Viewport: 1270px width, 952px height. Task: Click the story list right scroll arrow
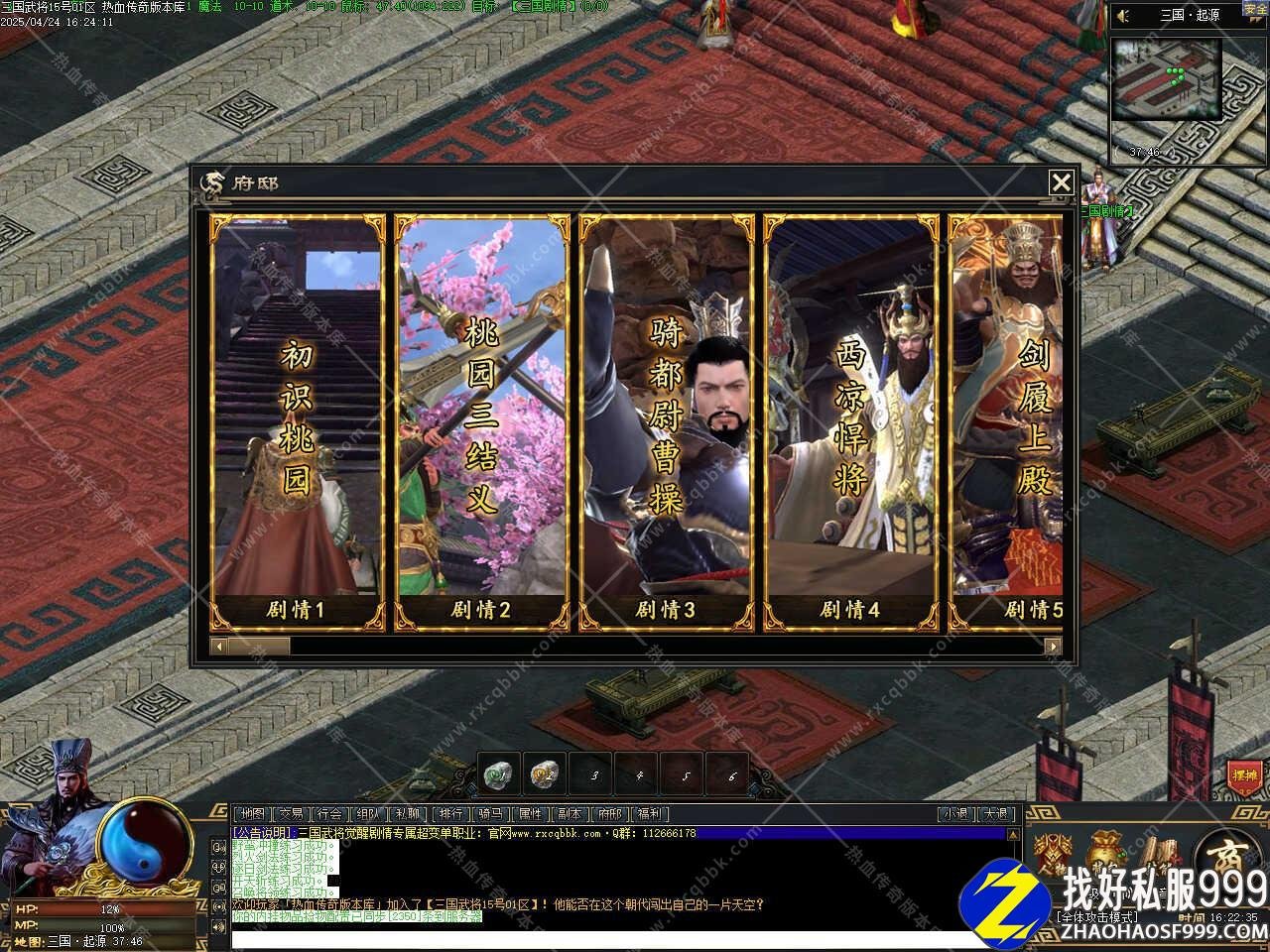coord(1053,647)
